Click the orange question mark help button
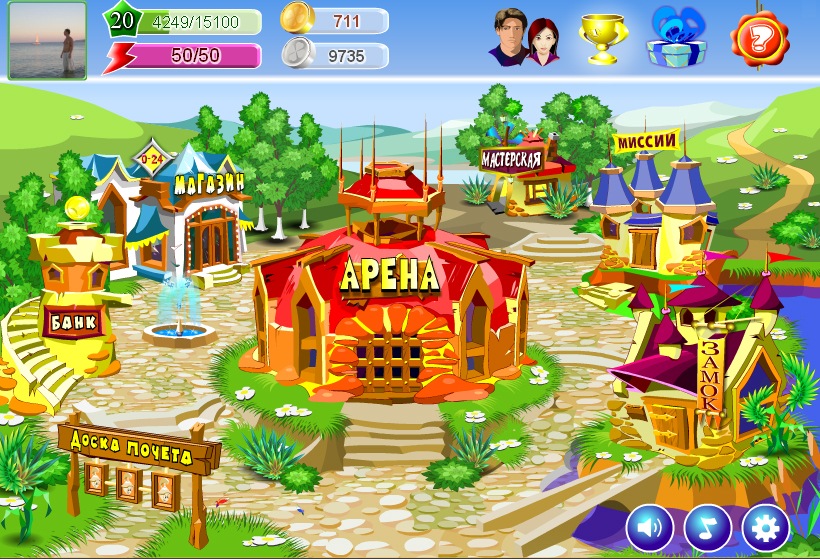Screen dimensions: 820x559 (761, 39)
